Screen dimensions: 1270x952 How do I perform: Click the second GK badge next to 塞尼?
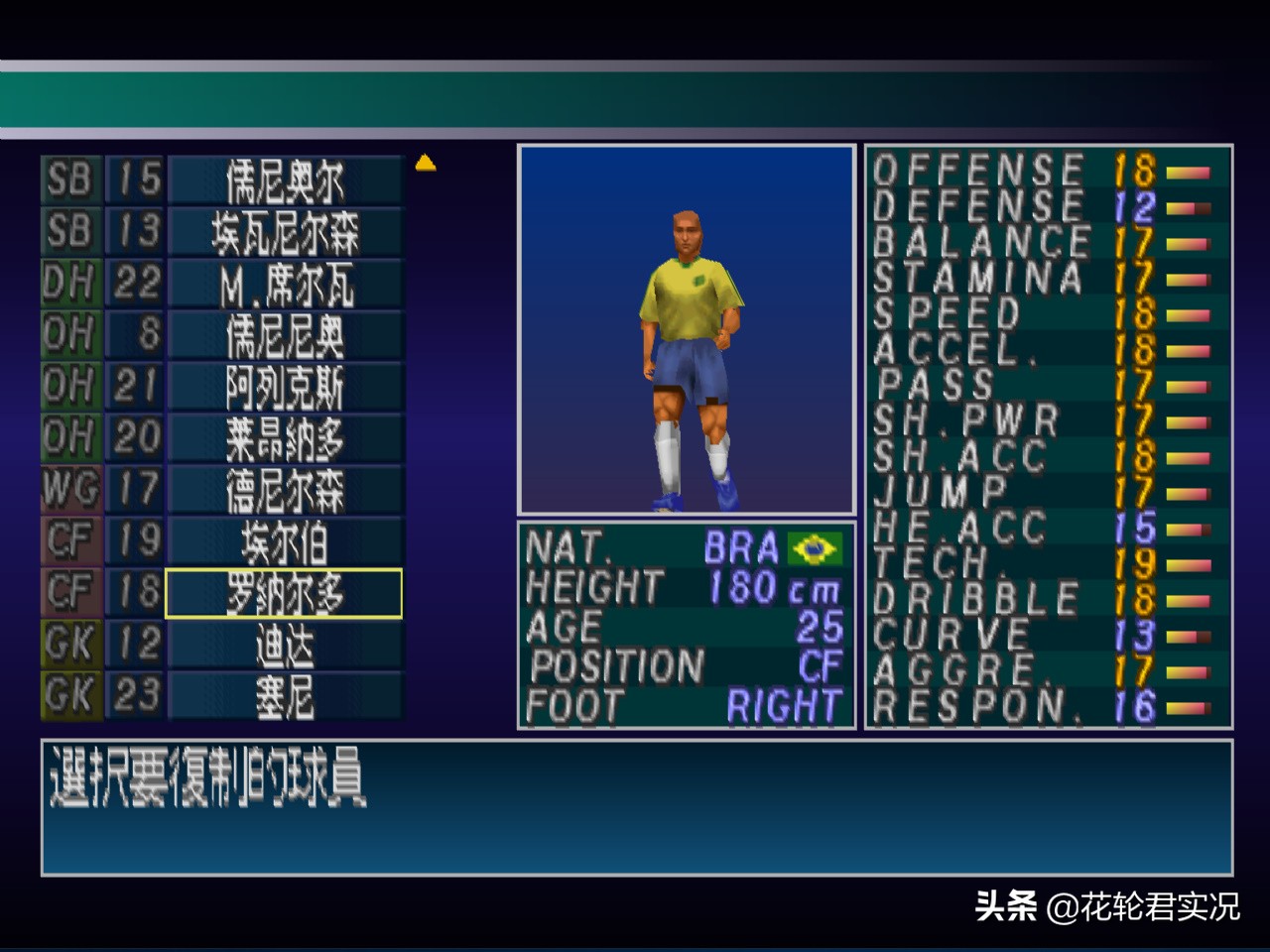point(69,696)
